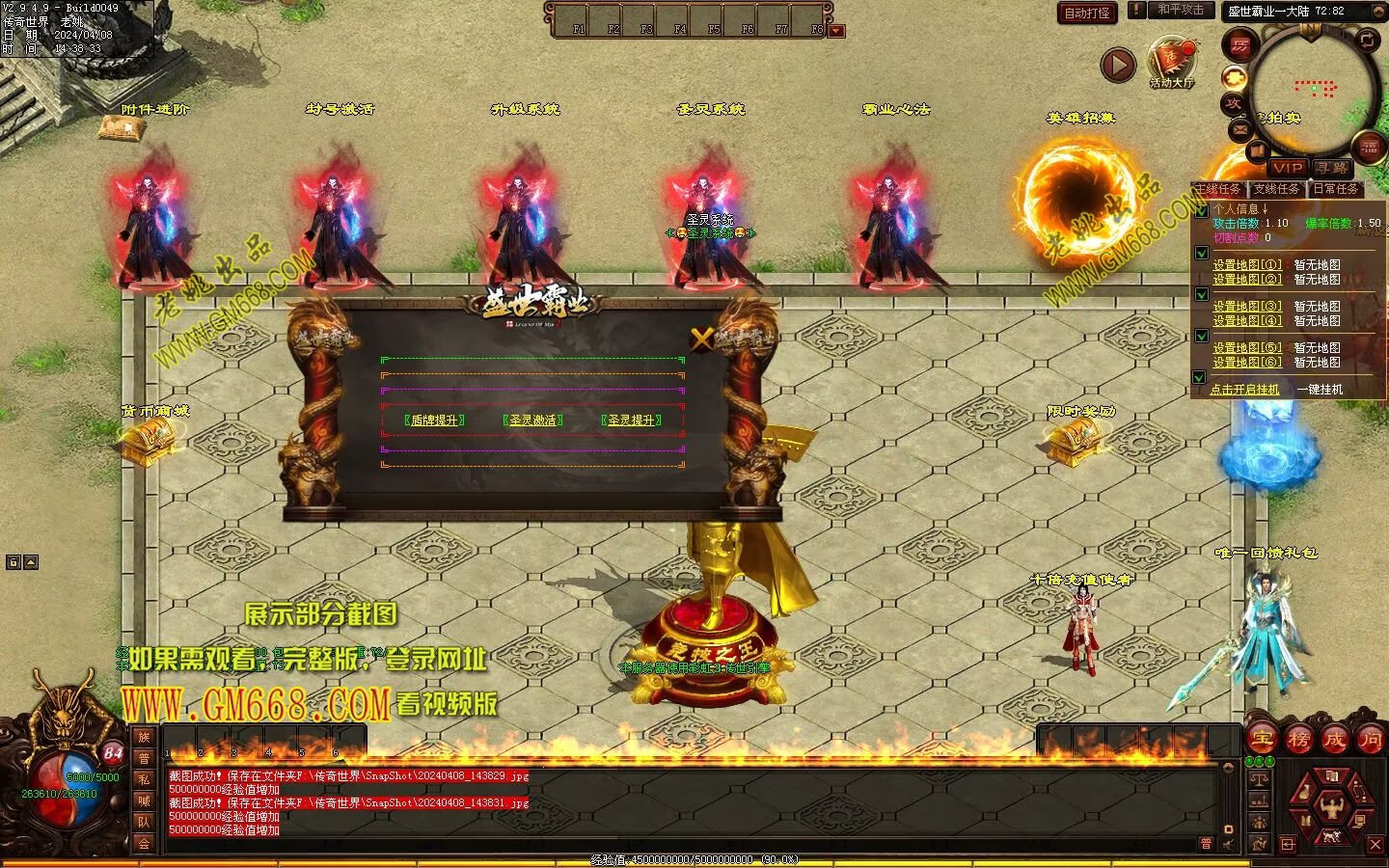Open the 成 achievements button

click(x=1334, y=740)
